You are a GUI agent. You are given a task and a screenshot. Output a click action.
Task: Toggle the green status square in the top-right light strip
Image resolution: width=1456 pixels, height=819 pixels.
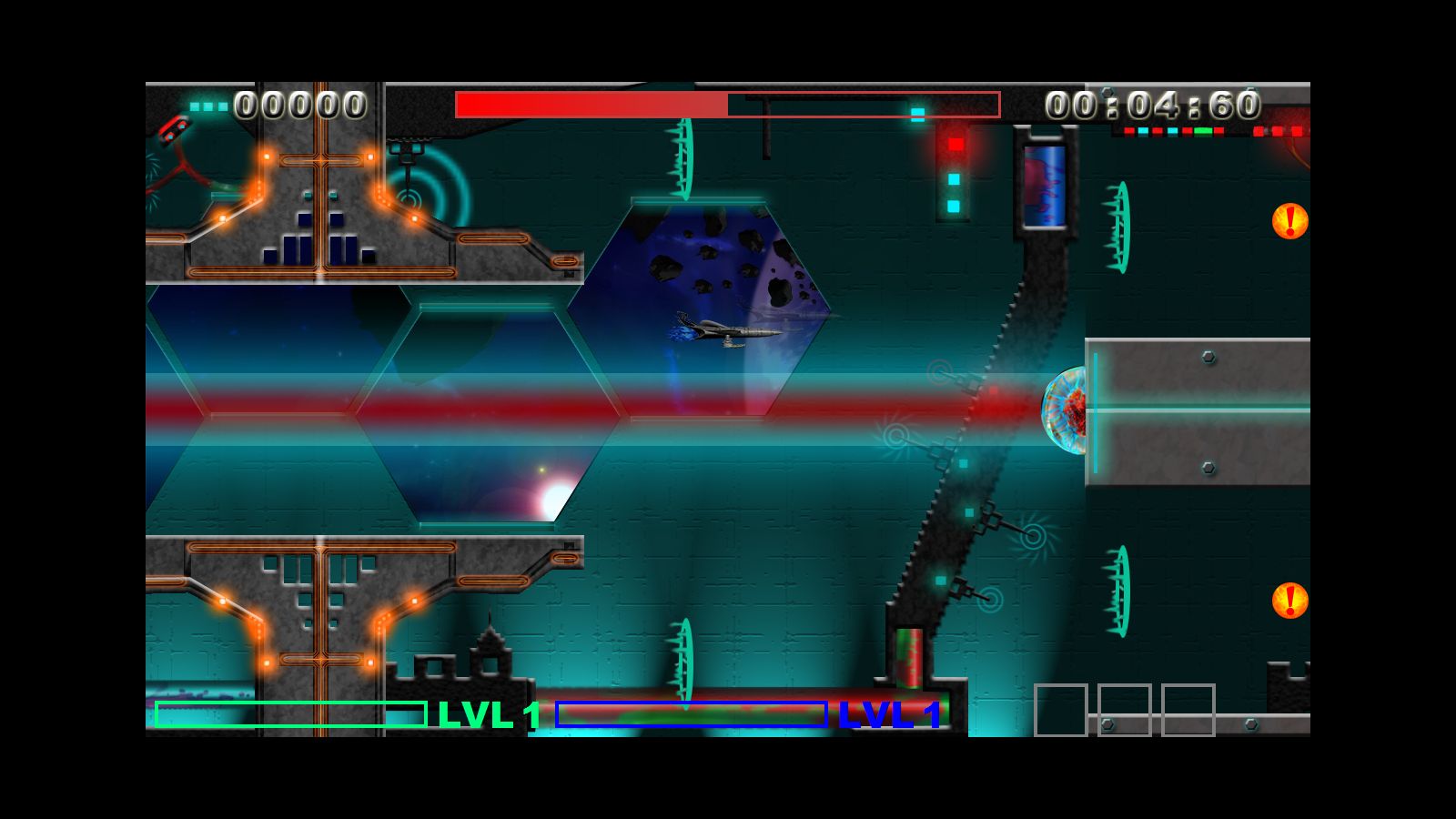pyautogui.click(x=1203, y=130)
